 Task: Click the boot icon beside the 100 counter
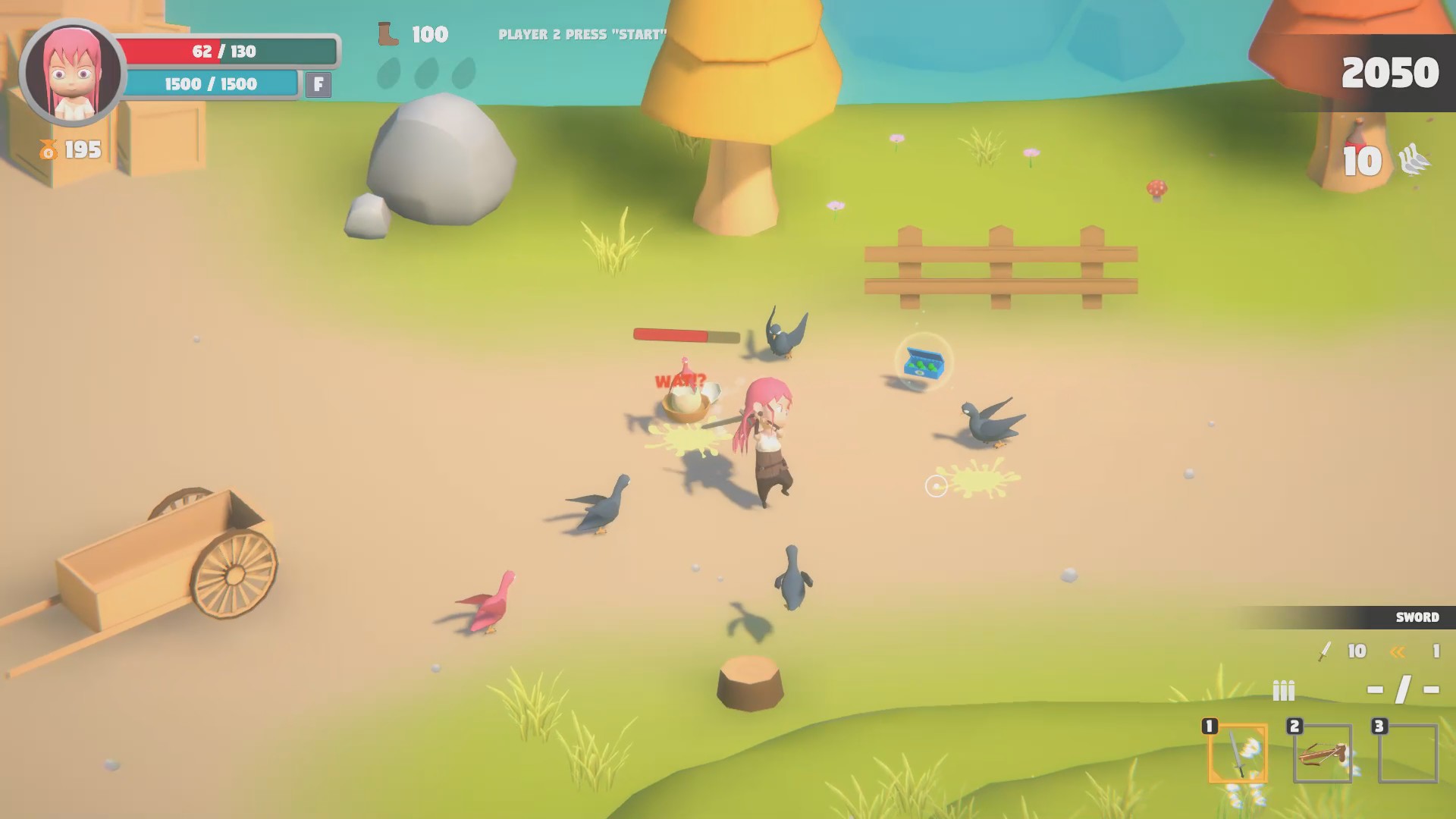tap(389, 34)
